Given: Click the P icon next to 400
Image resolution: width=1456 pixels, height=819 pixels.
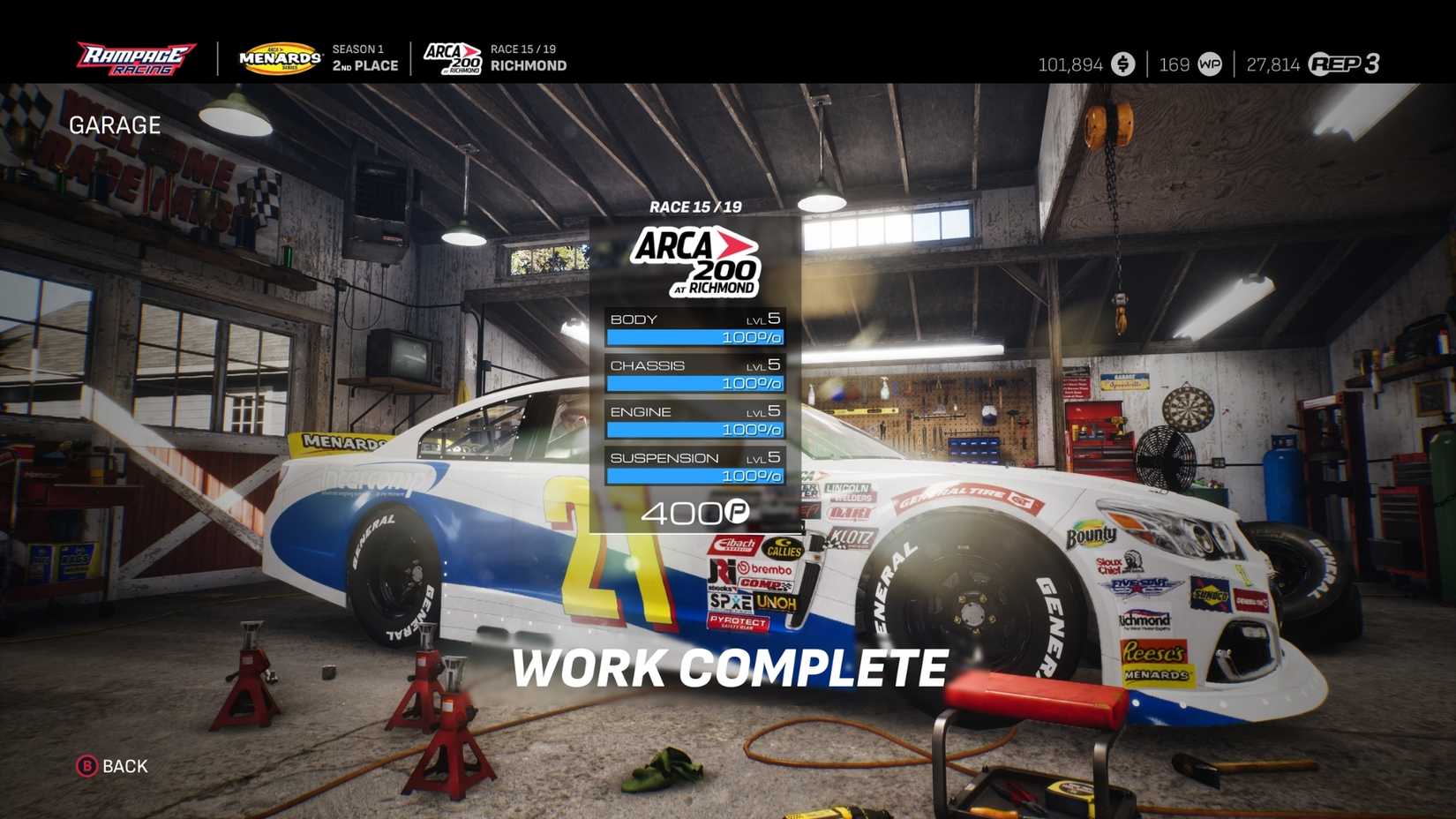Looking at the screenshot, I should pyautogui.click(x=738, y=512).
